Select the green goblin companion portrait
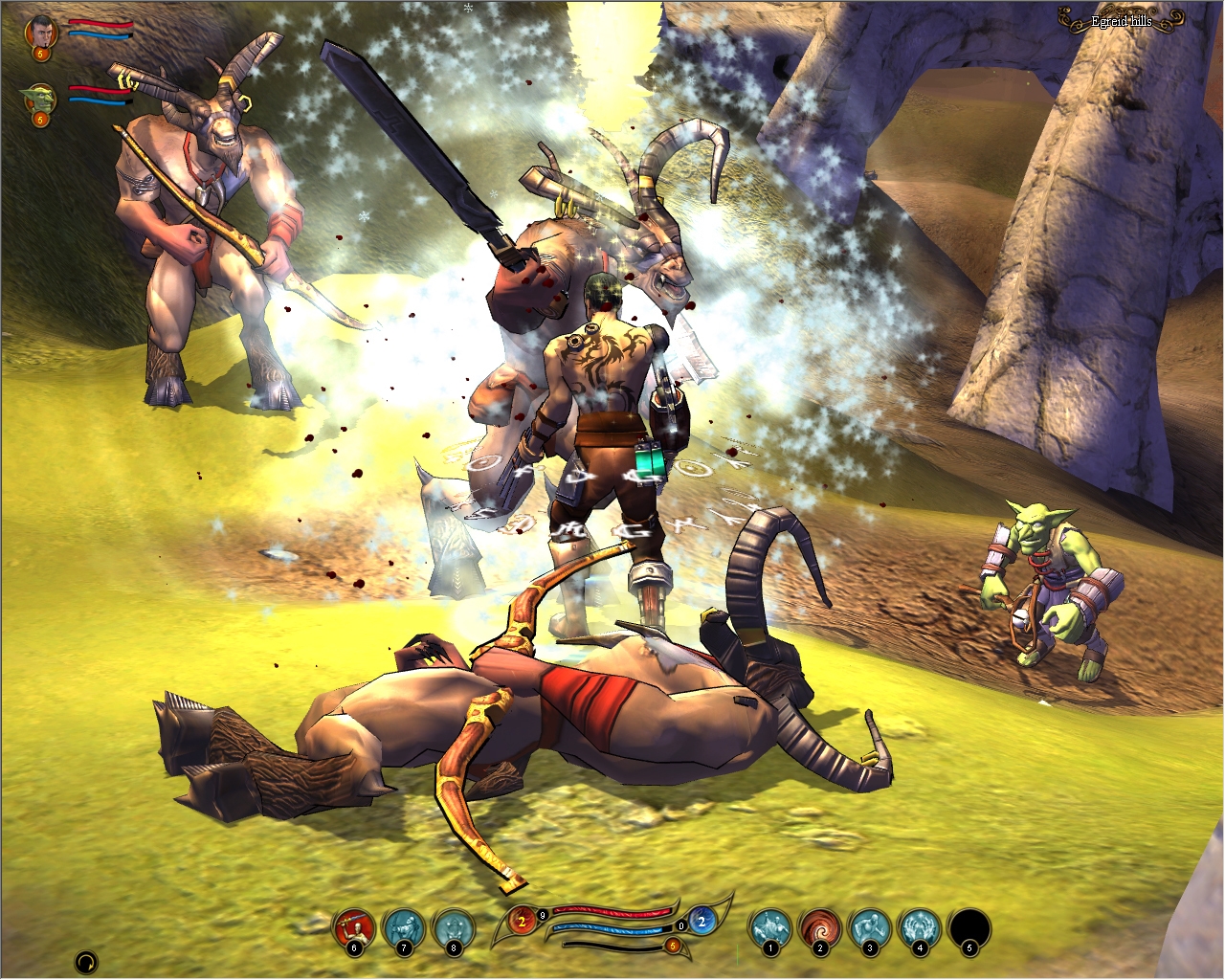Screen dimensions: 1225x980 (x=39, y=99)
